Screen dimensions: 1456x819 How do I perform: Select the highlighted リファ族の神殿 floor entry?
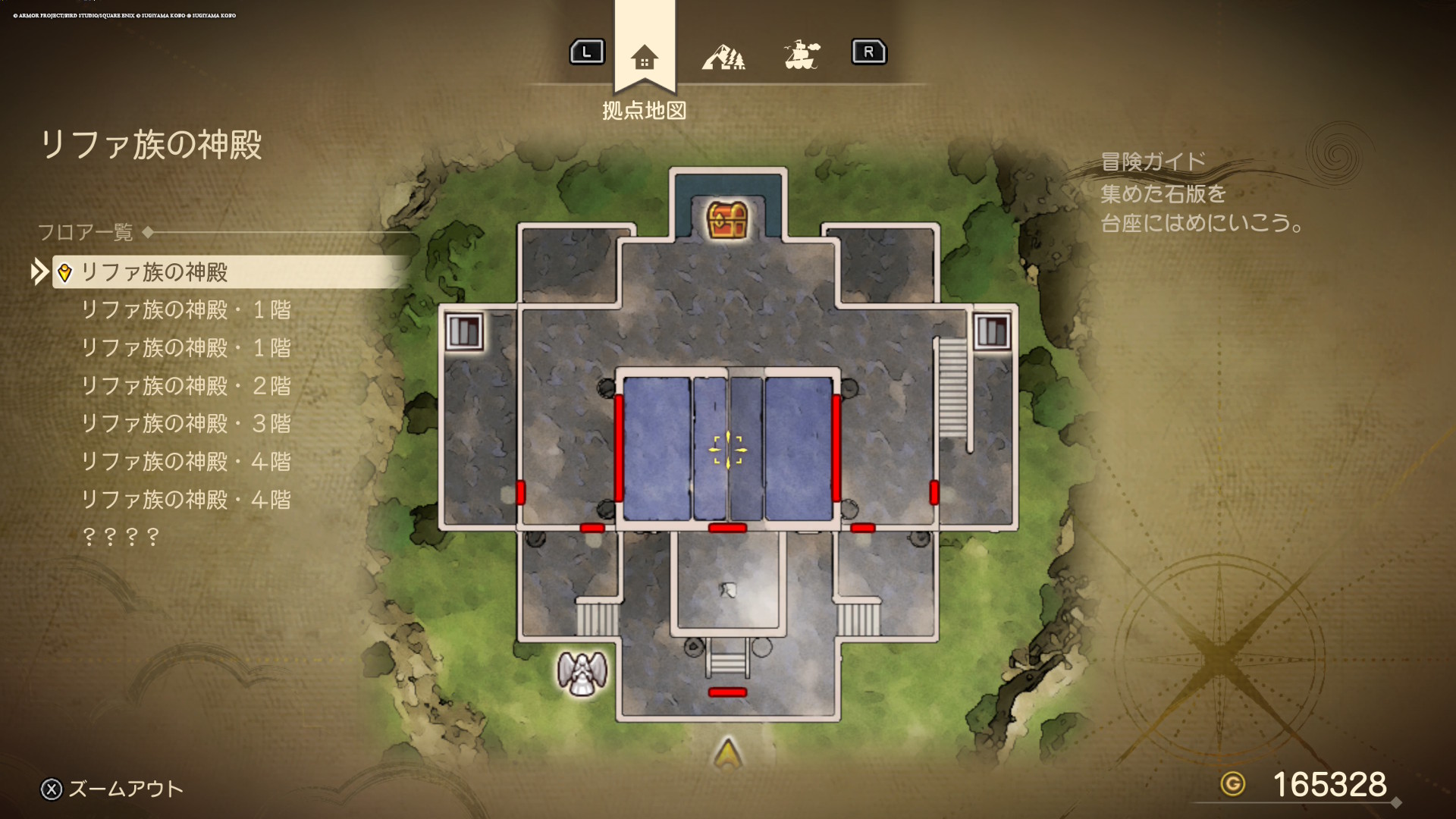point(155,272)
